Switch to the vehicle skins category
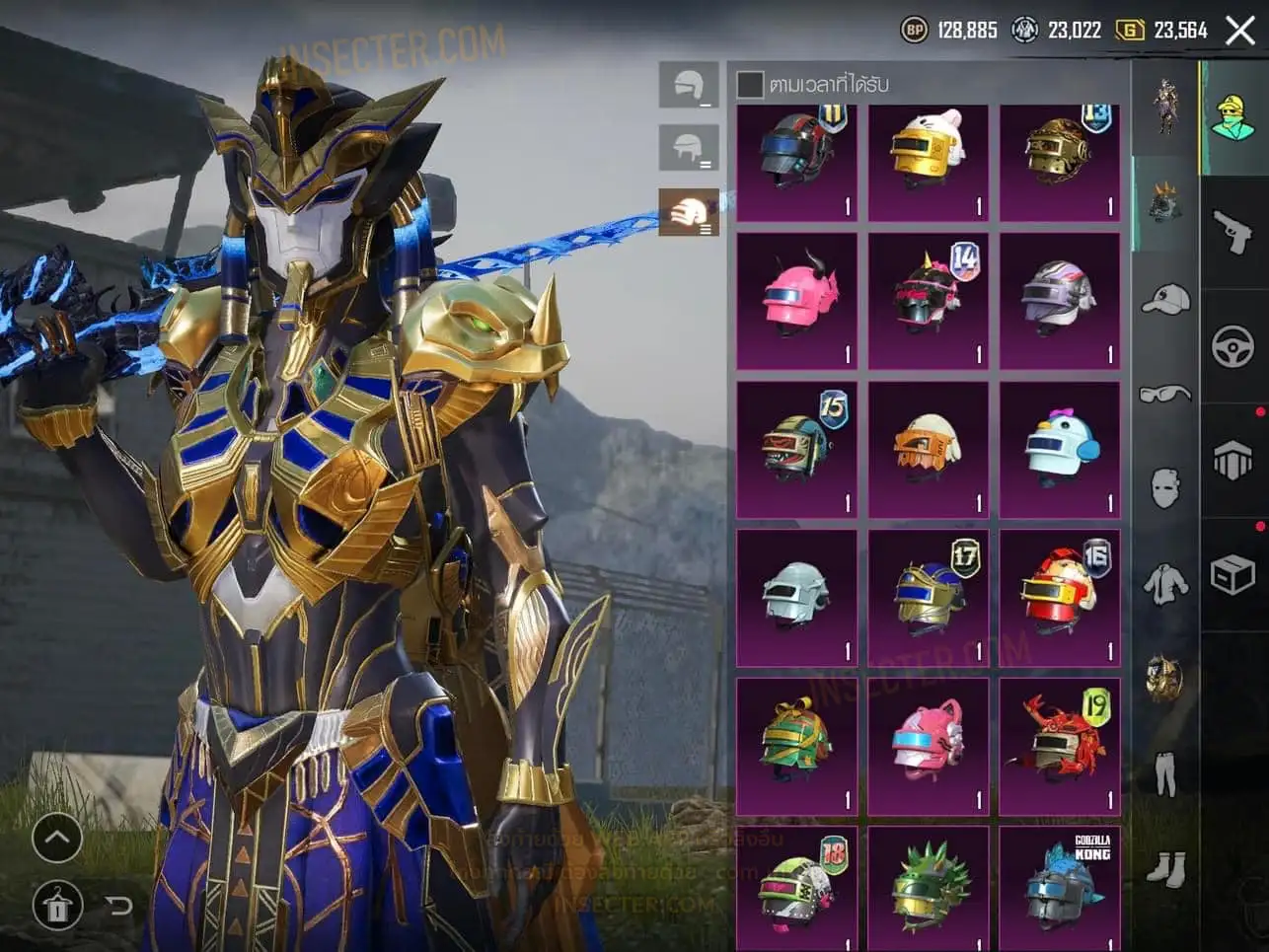The width and height of the screenshot is (1269, 952). (1233, 346)
